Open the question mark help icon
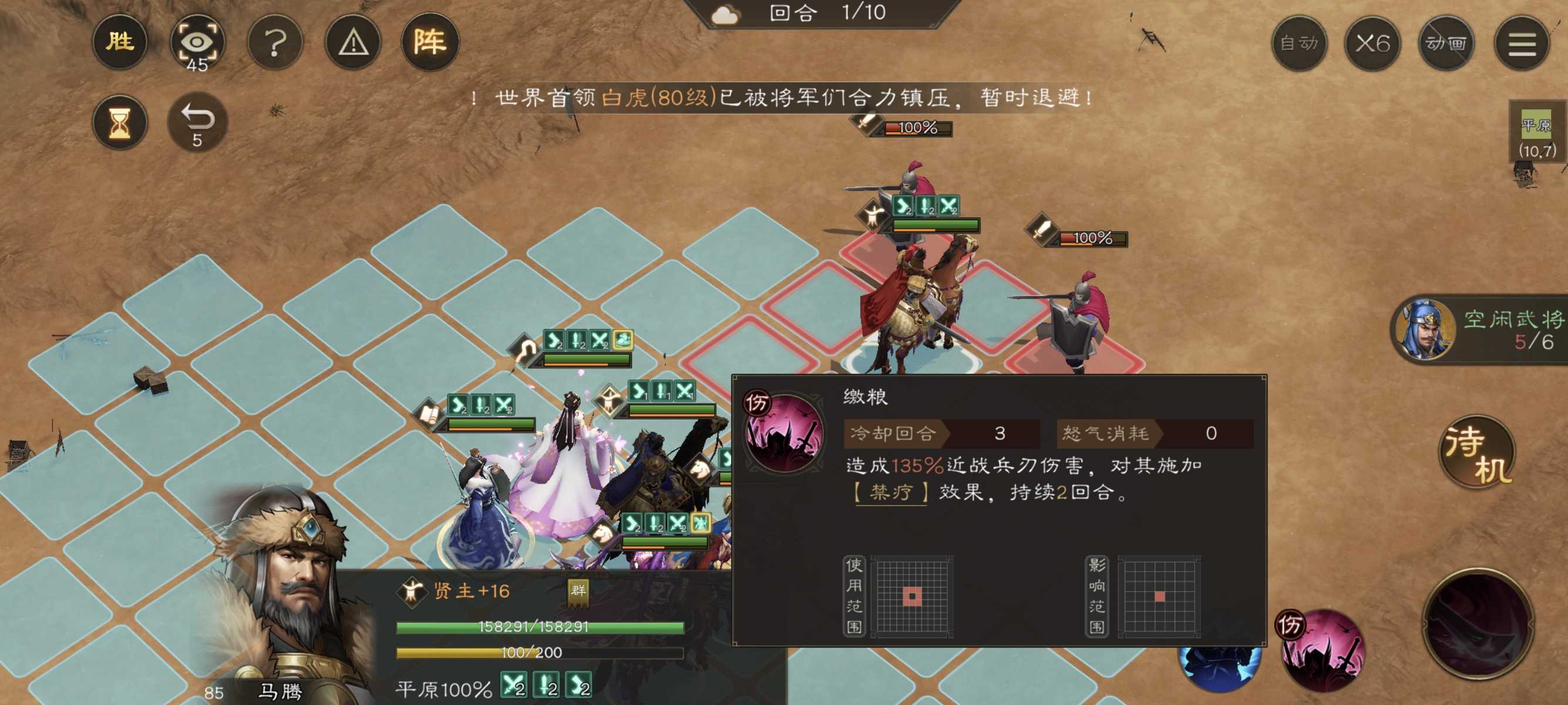Viewport: 1568px width, 705px height. pyautogui.click(x=276, y=43)
